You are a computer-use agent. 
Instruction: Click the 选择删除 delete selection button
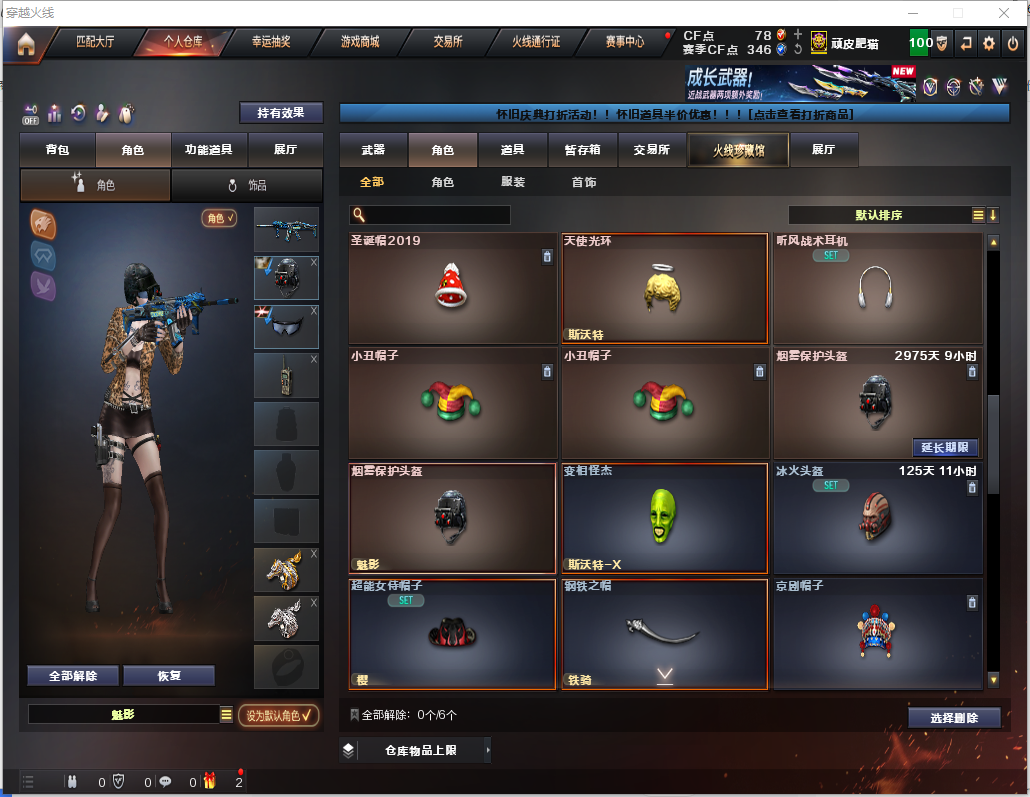coord(954,718)
